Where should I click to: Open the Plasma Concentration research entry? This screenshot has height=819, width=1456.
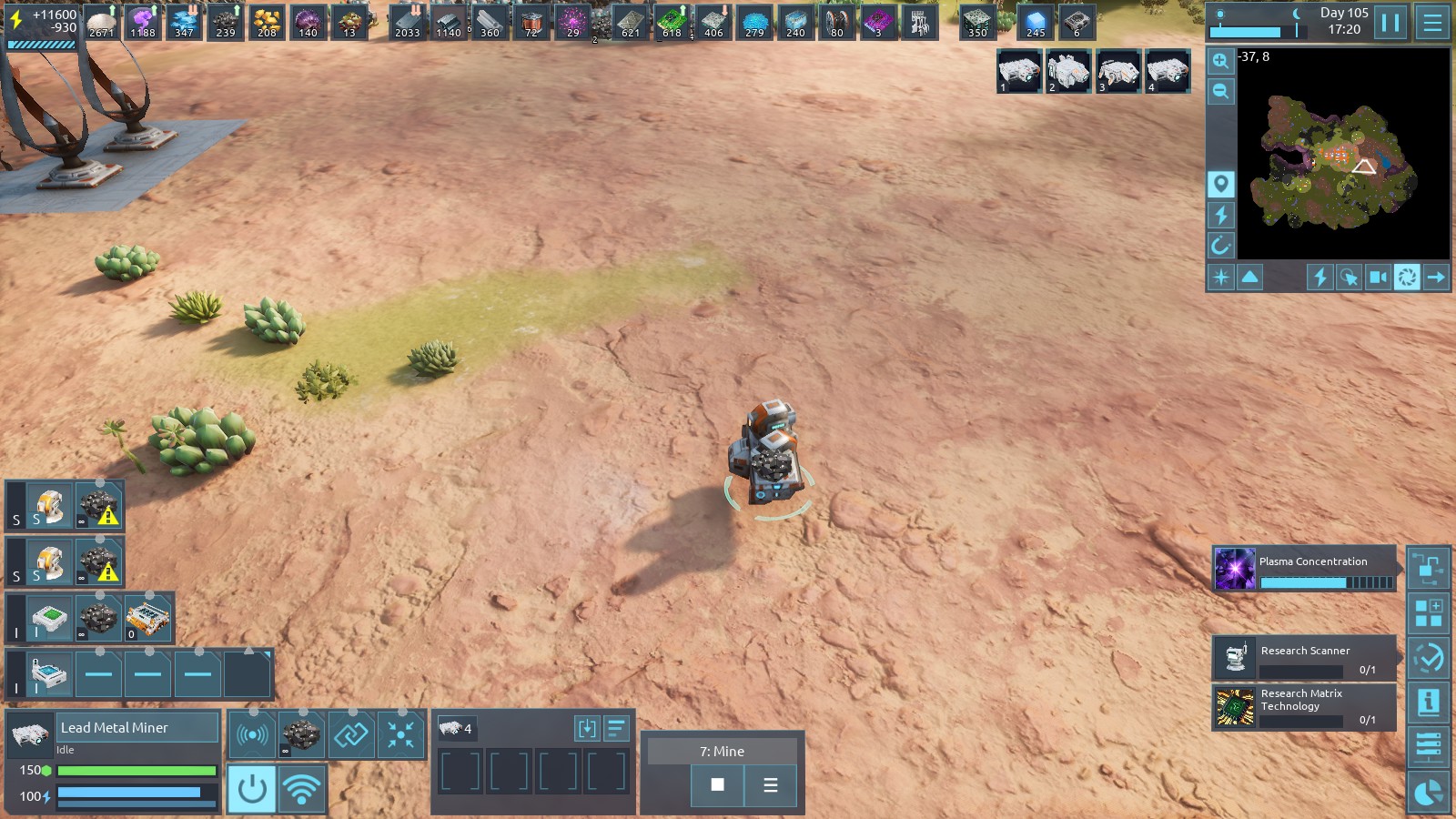(1303, 569)
